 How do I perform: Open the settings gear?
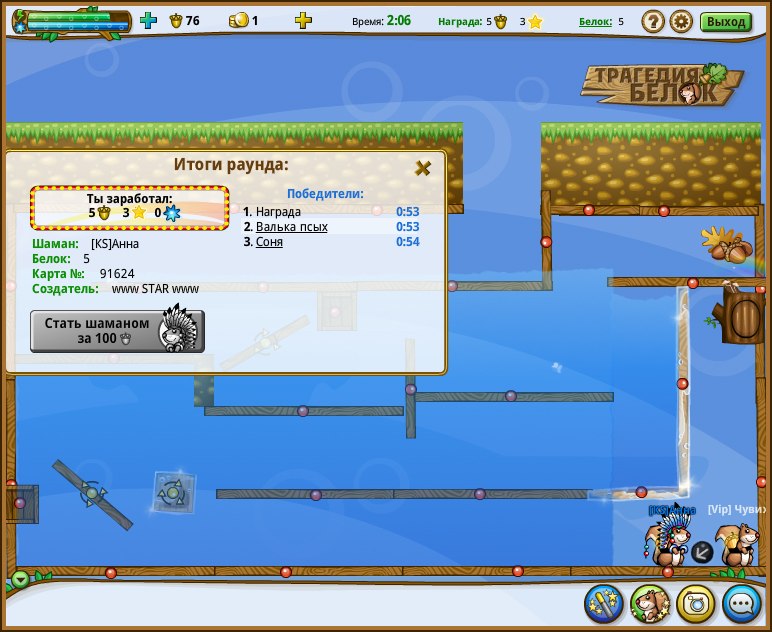click(x=681, y=21)
